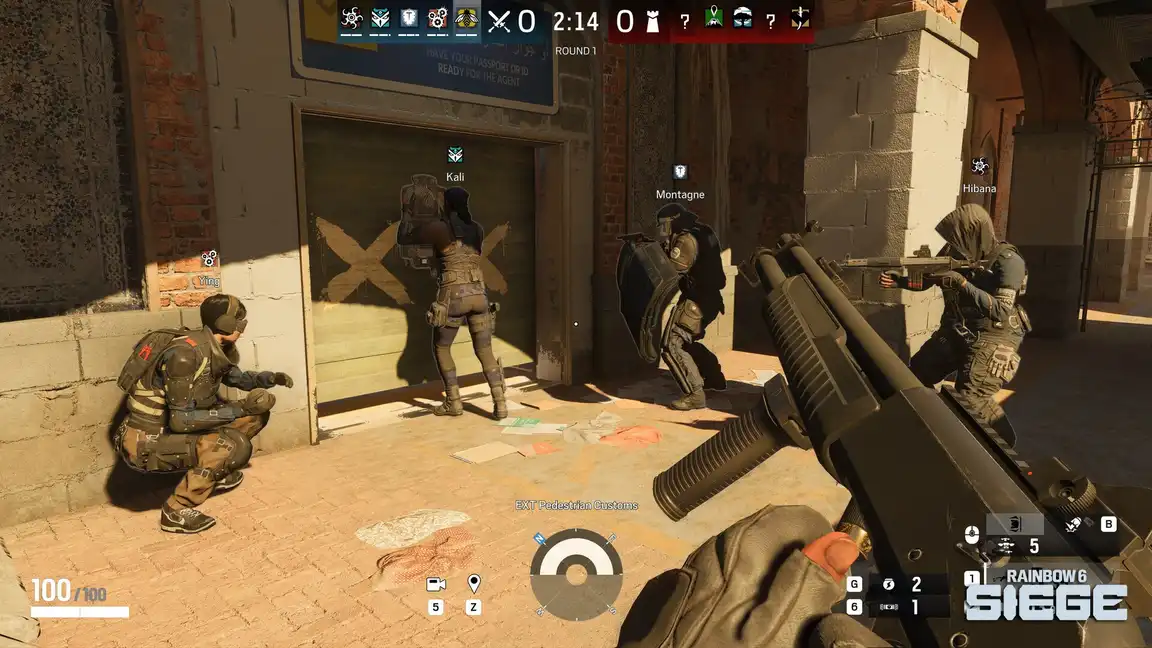Click Kali's teal operator icon in the team bar

380,18
